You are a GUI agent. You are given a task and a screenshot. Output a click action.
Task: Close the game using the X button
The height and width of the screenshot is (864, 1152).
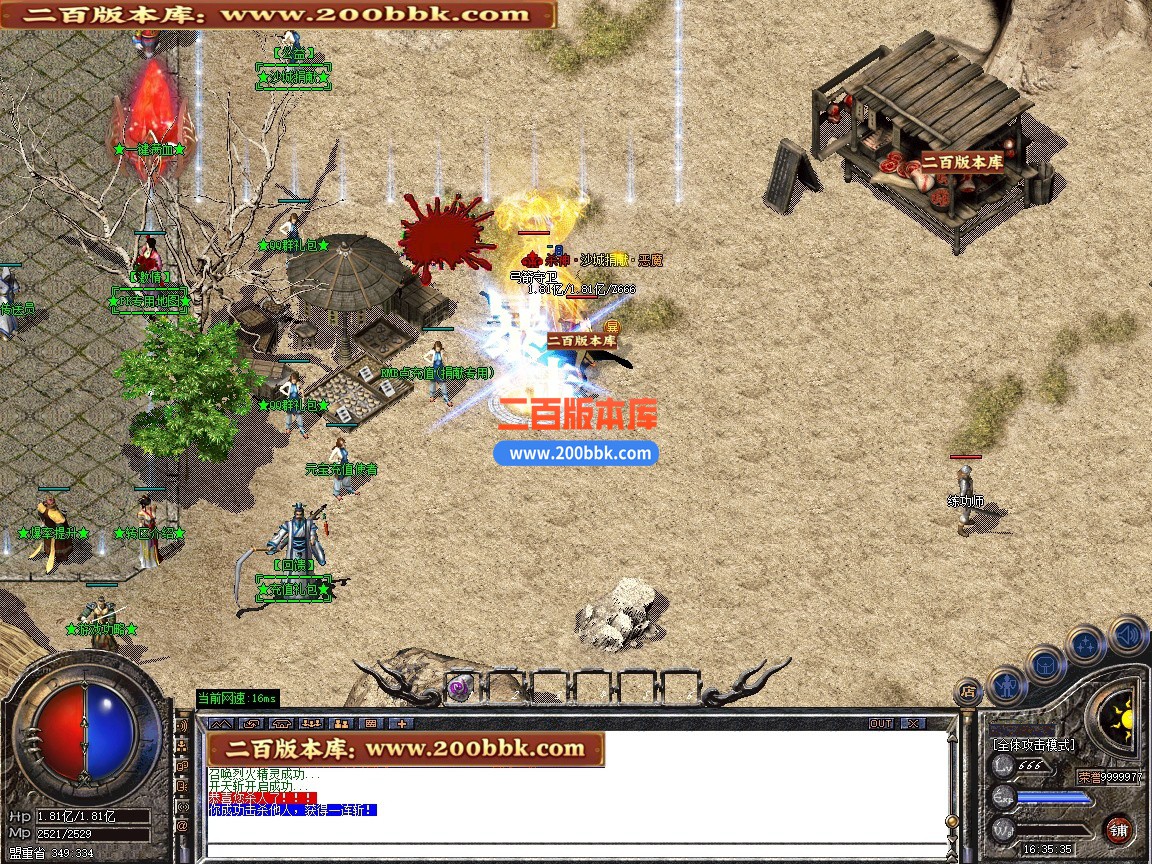912,723
